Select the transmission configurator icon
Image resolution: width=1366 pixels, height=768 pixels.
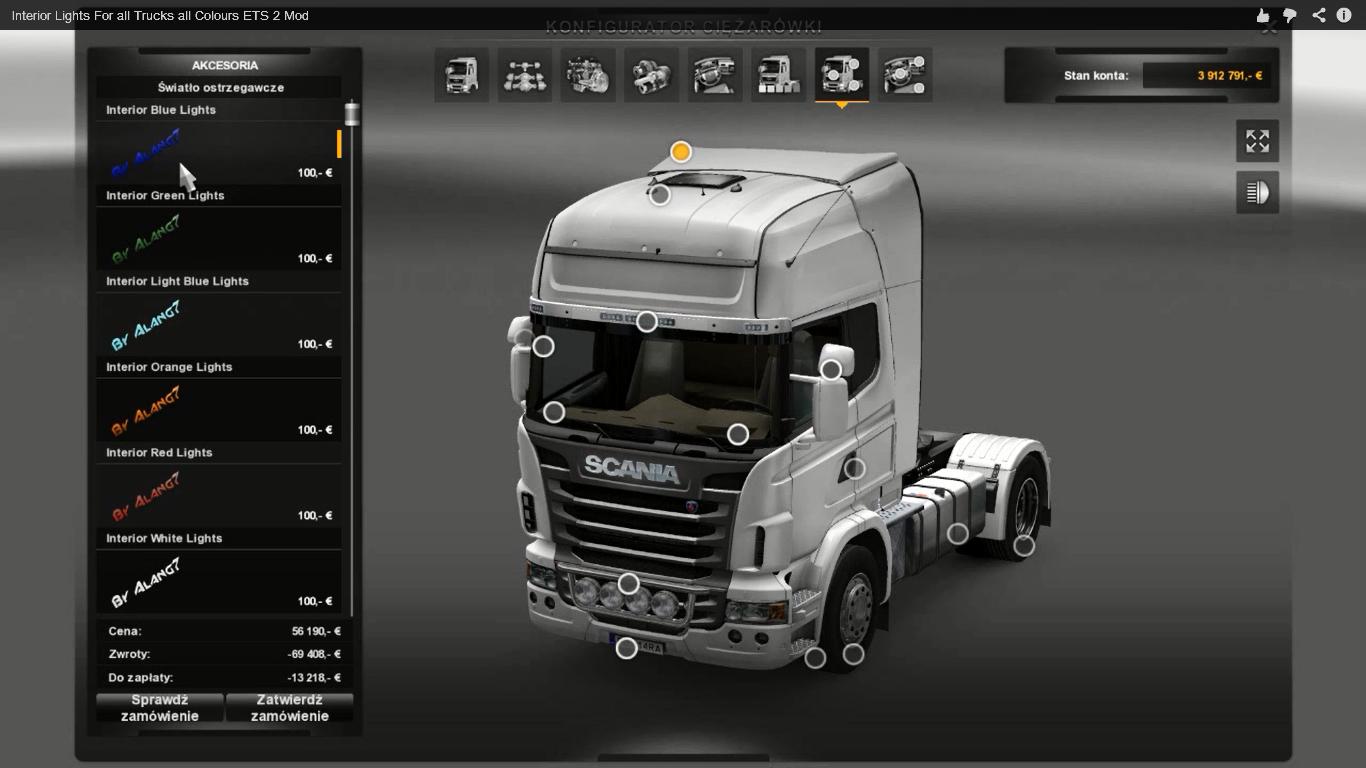(x=651, y=74)
